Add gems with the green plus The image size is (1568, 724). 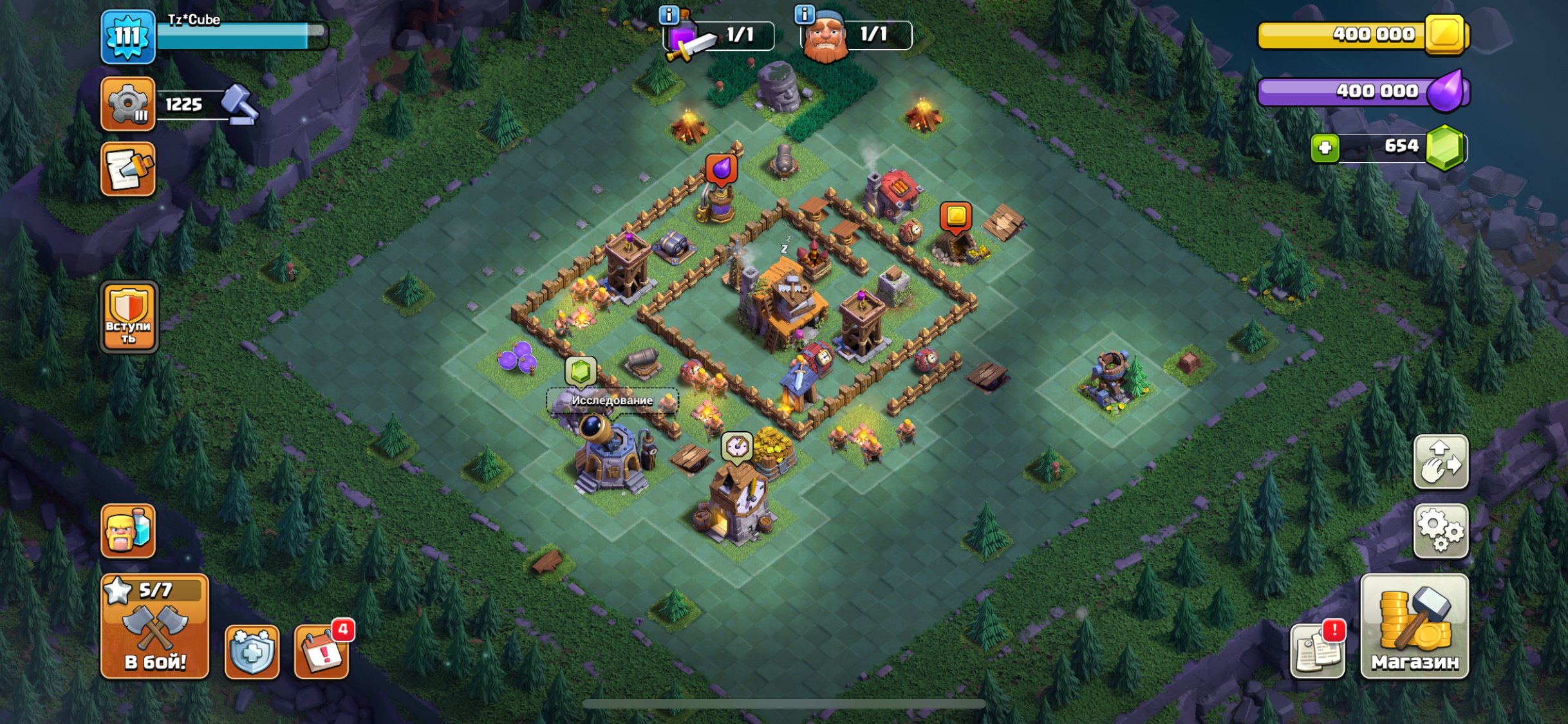[x=1325, y=148]
